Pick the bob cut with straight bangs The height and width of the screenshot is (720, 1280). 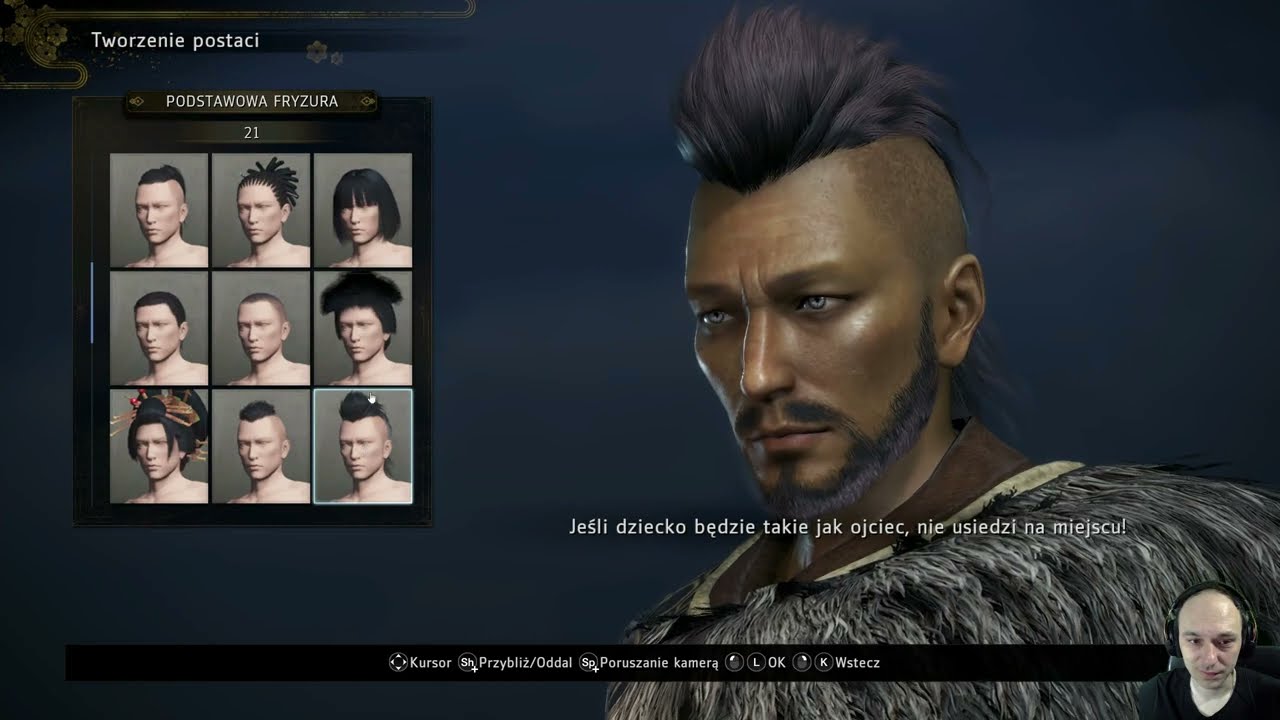pos(363,210)
